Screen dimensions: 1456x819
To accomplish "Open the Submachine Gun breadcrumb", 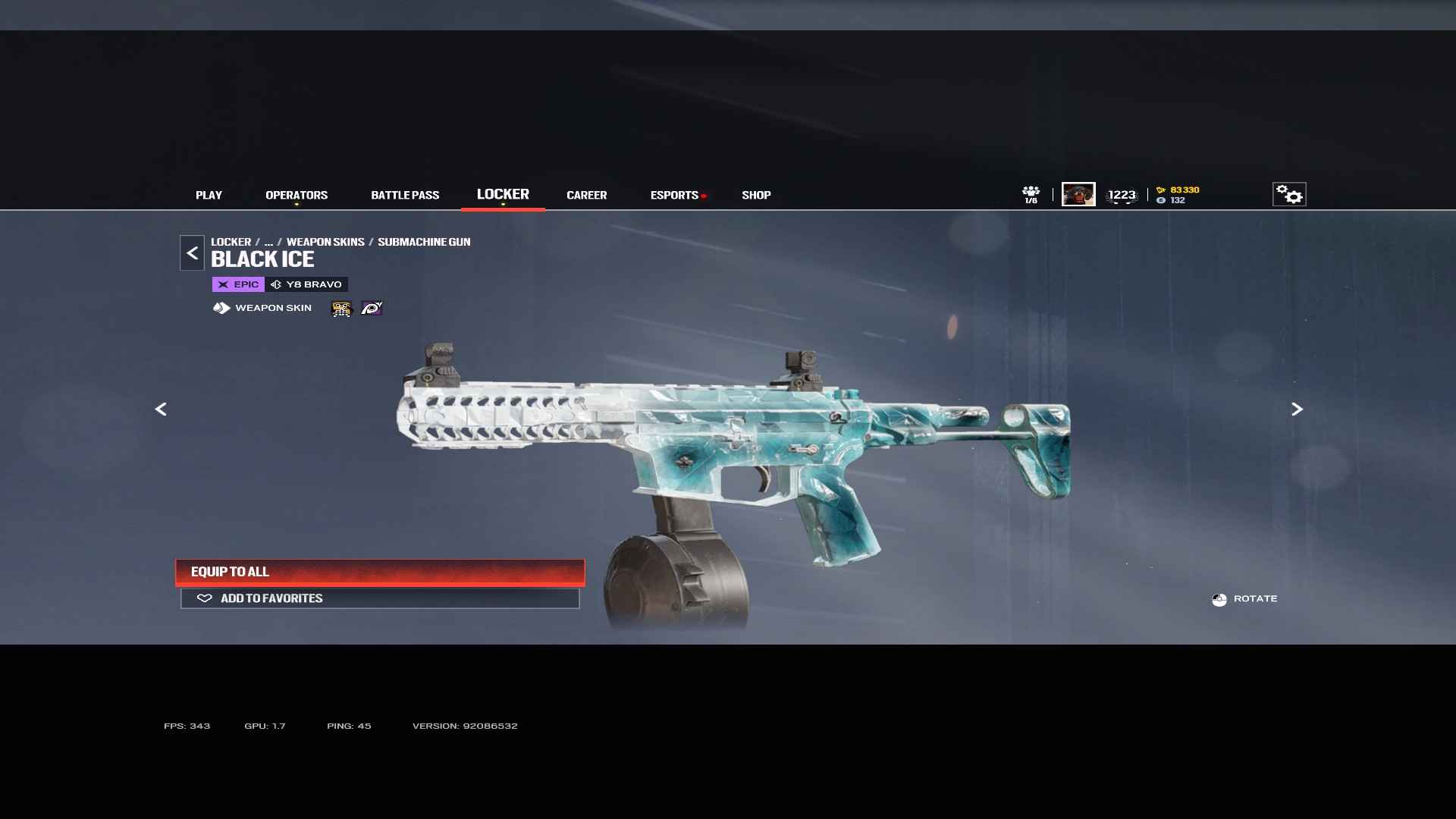I will 424,242.
